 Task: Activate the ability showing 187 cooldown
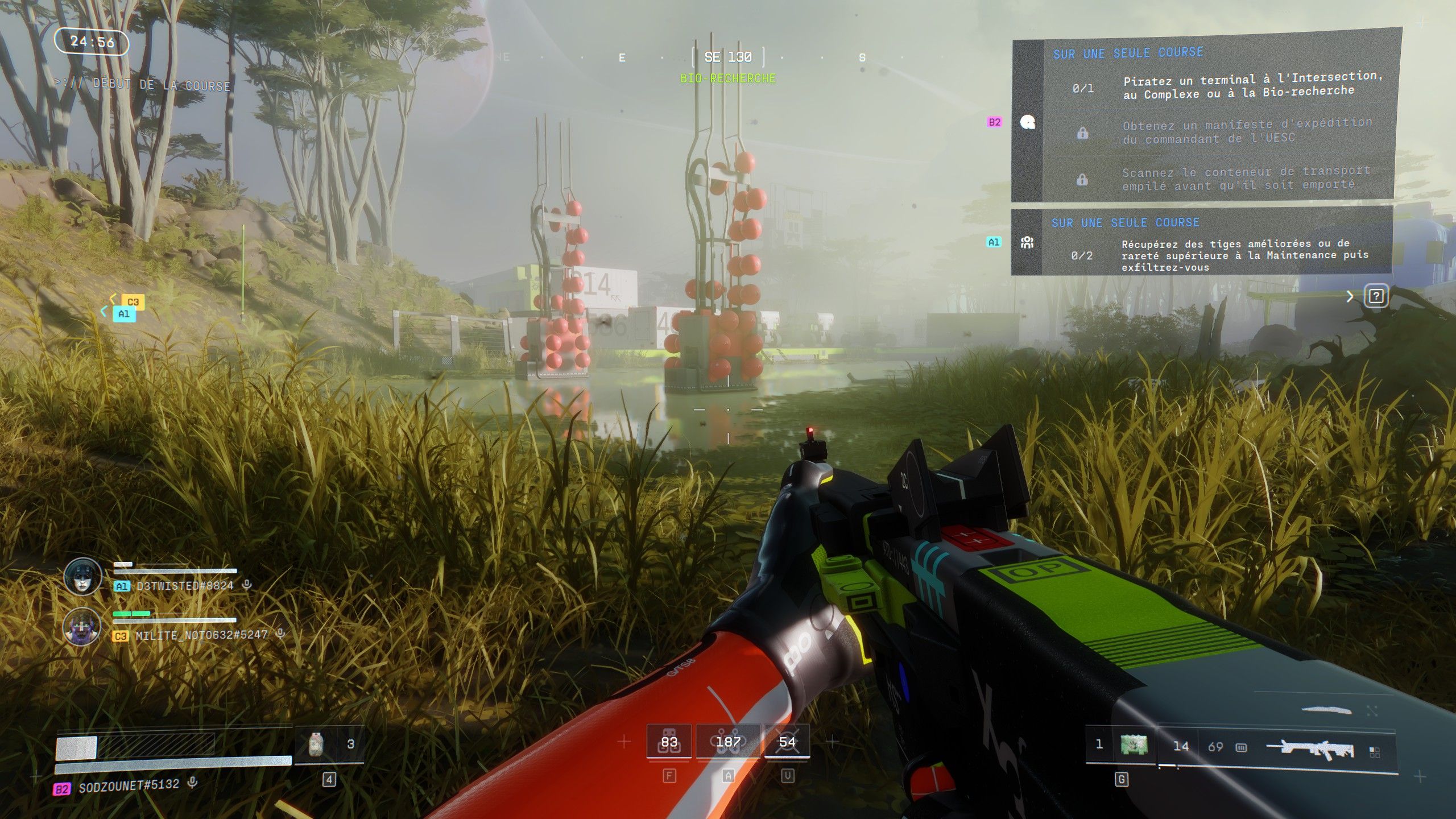728,742
